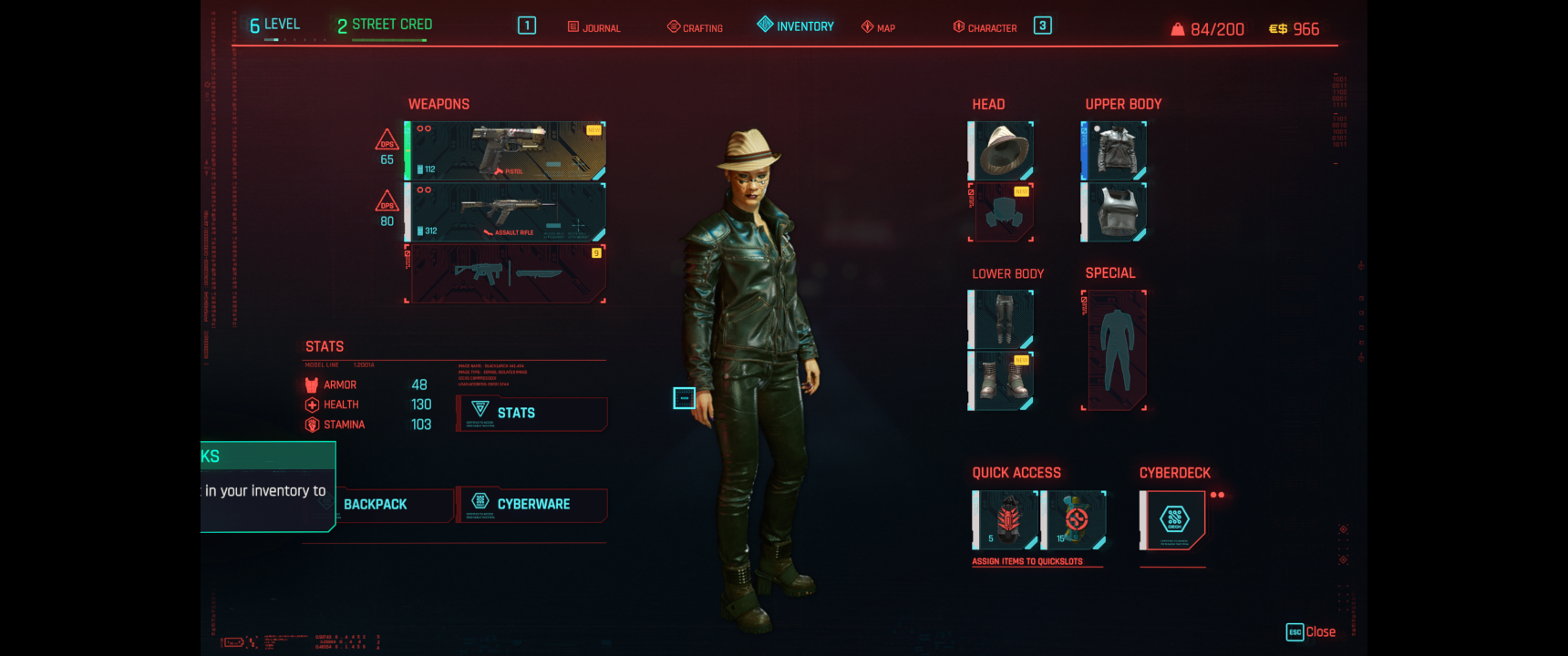This screenshot has height=656, width=1568.
Task: Switch to the Crafting tab
Action: point(696,27)
